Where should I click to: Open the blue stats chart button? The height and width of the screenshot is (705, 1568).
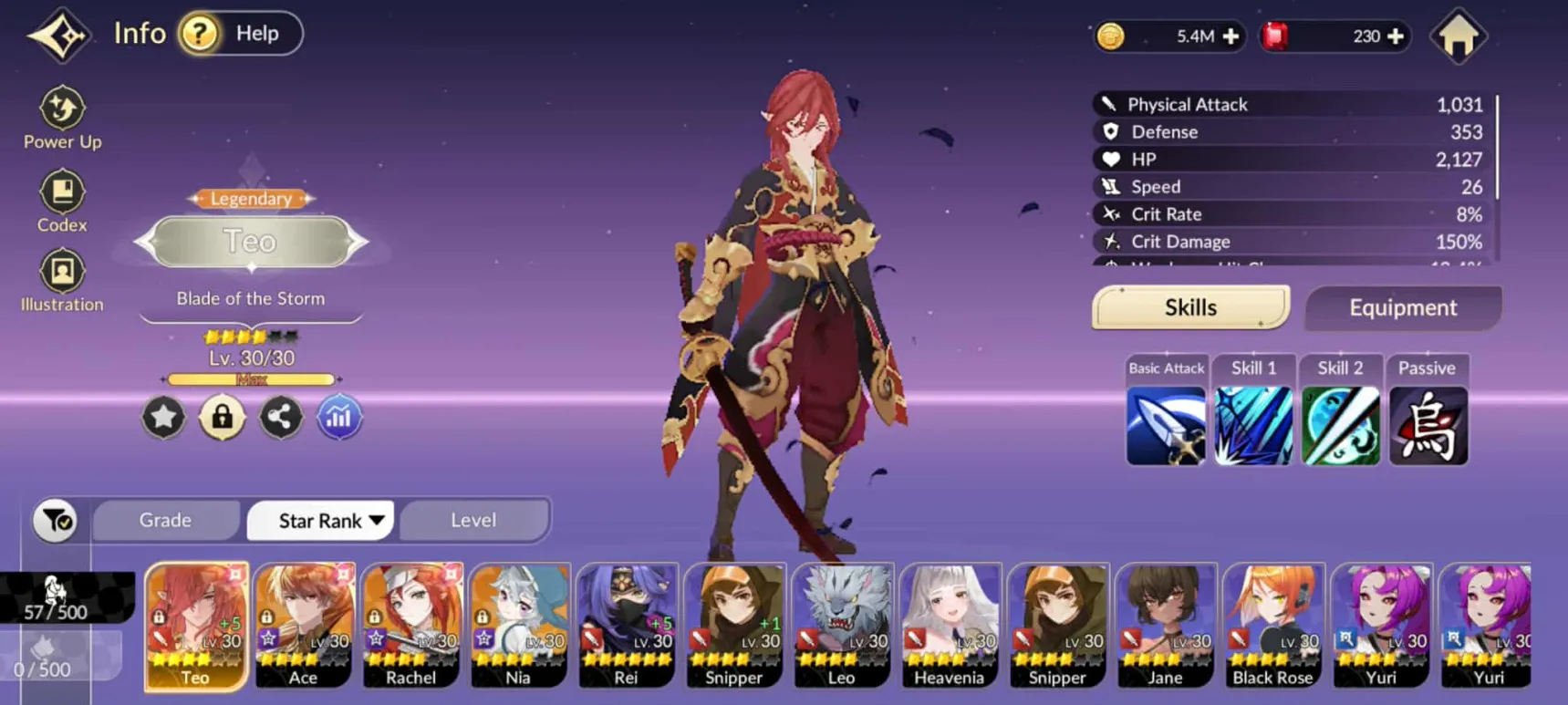click(338, 418)
